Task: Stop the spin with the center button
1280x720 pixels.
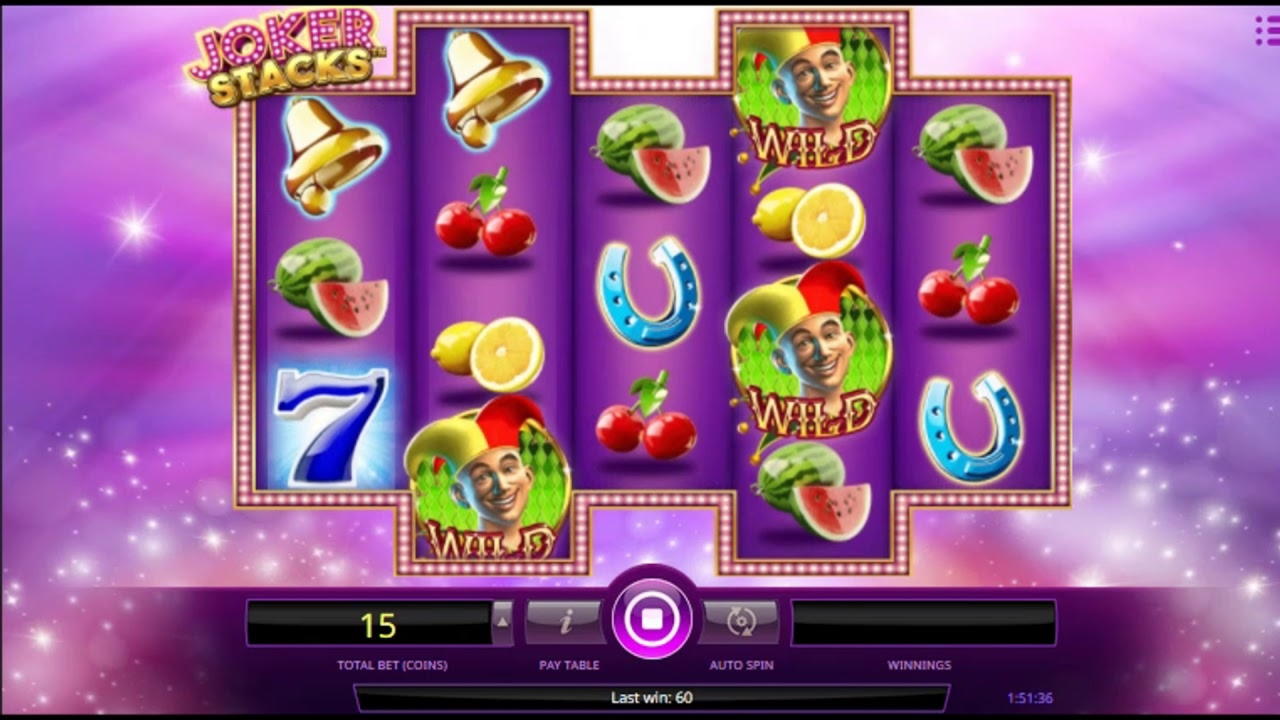Action: 652,619
